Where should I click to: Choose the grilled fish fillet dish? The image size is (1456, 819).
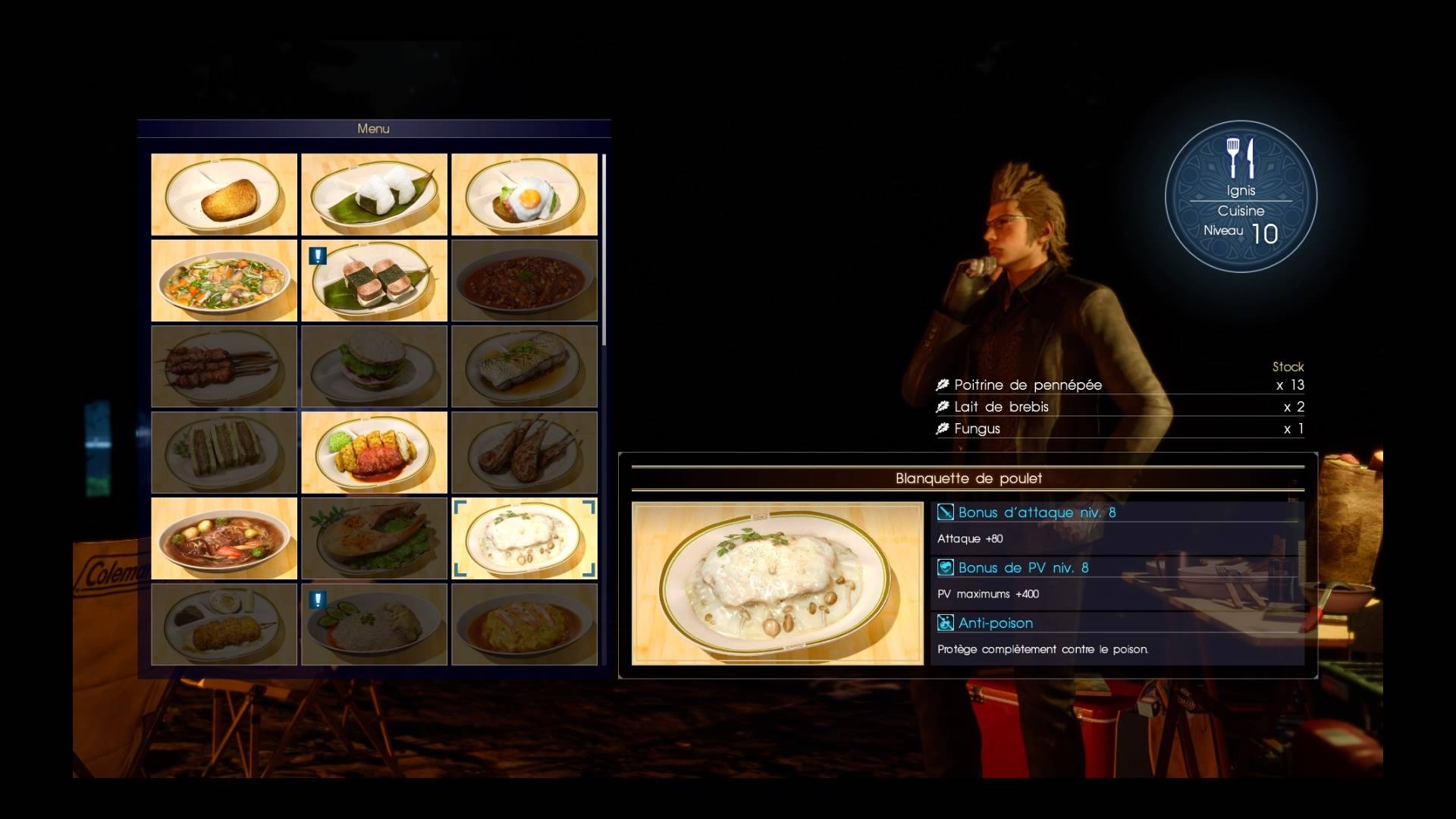pyautogui.click(x=524, y=366)
